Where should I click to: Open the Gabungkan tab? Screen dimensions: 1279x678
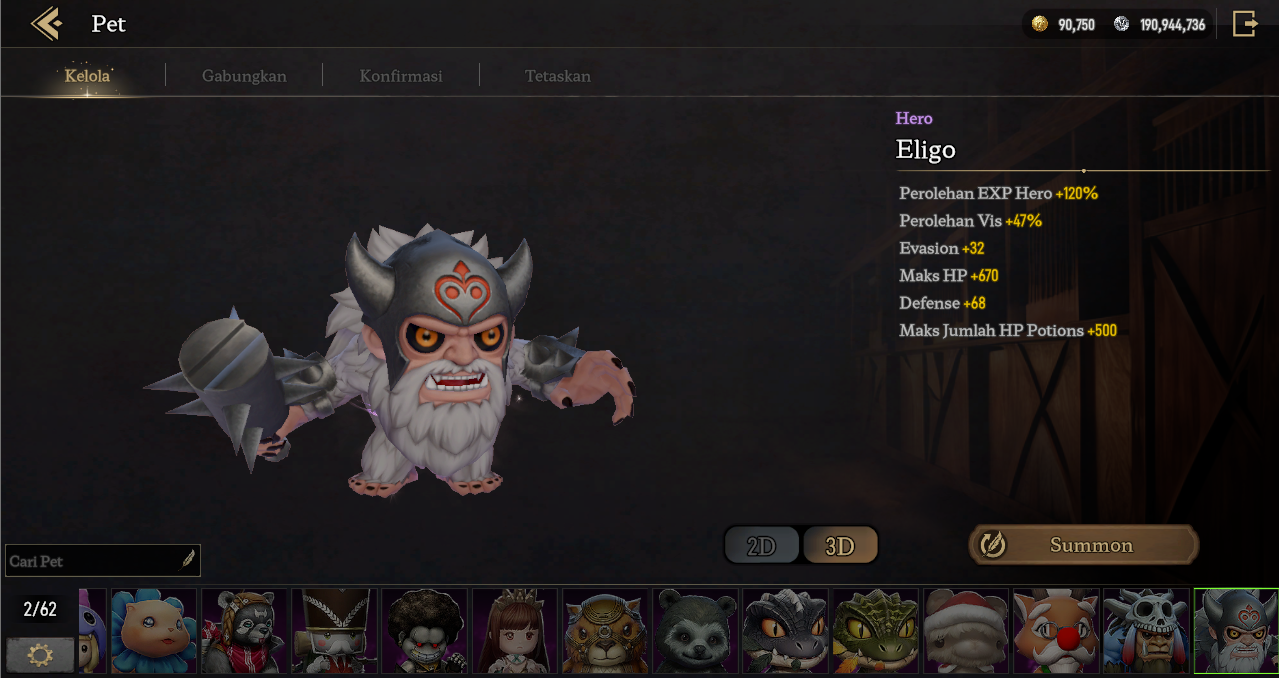click(244, 76)
